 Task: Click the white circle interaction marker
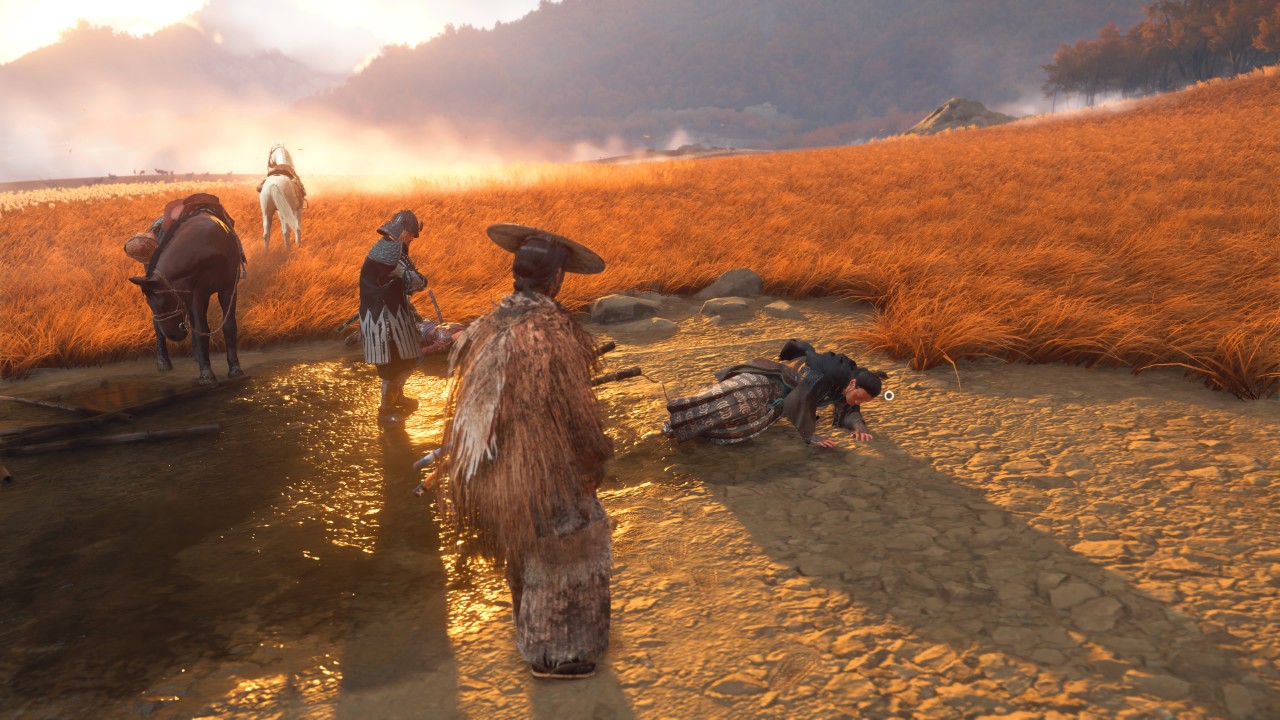pos(888,395)
